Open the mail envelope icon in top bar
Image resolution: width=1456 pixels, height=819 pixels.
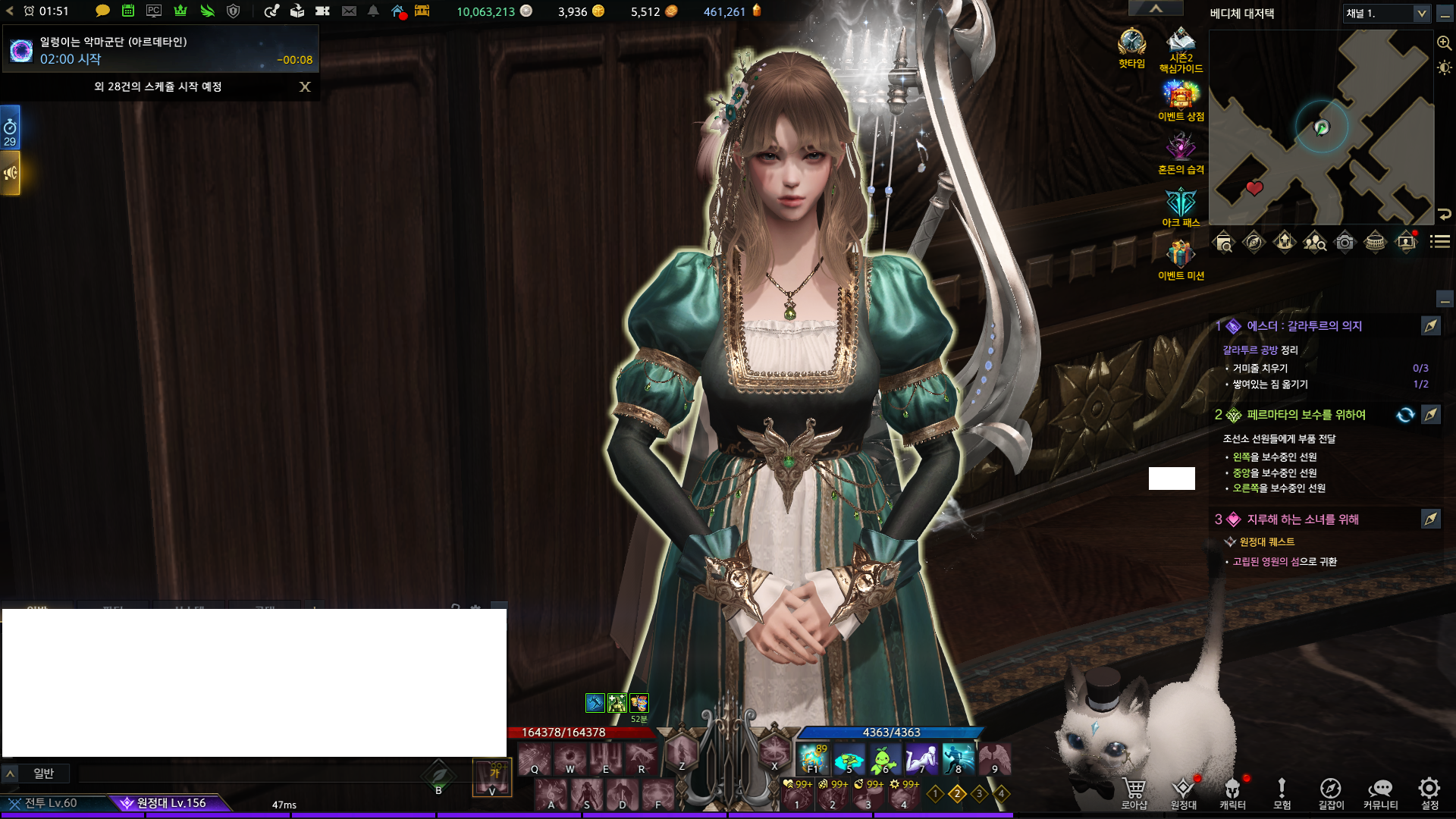click(349, 11)
